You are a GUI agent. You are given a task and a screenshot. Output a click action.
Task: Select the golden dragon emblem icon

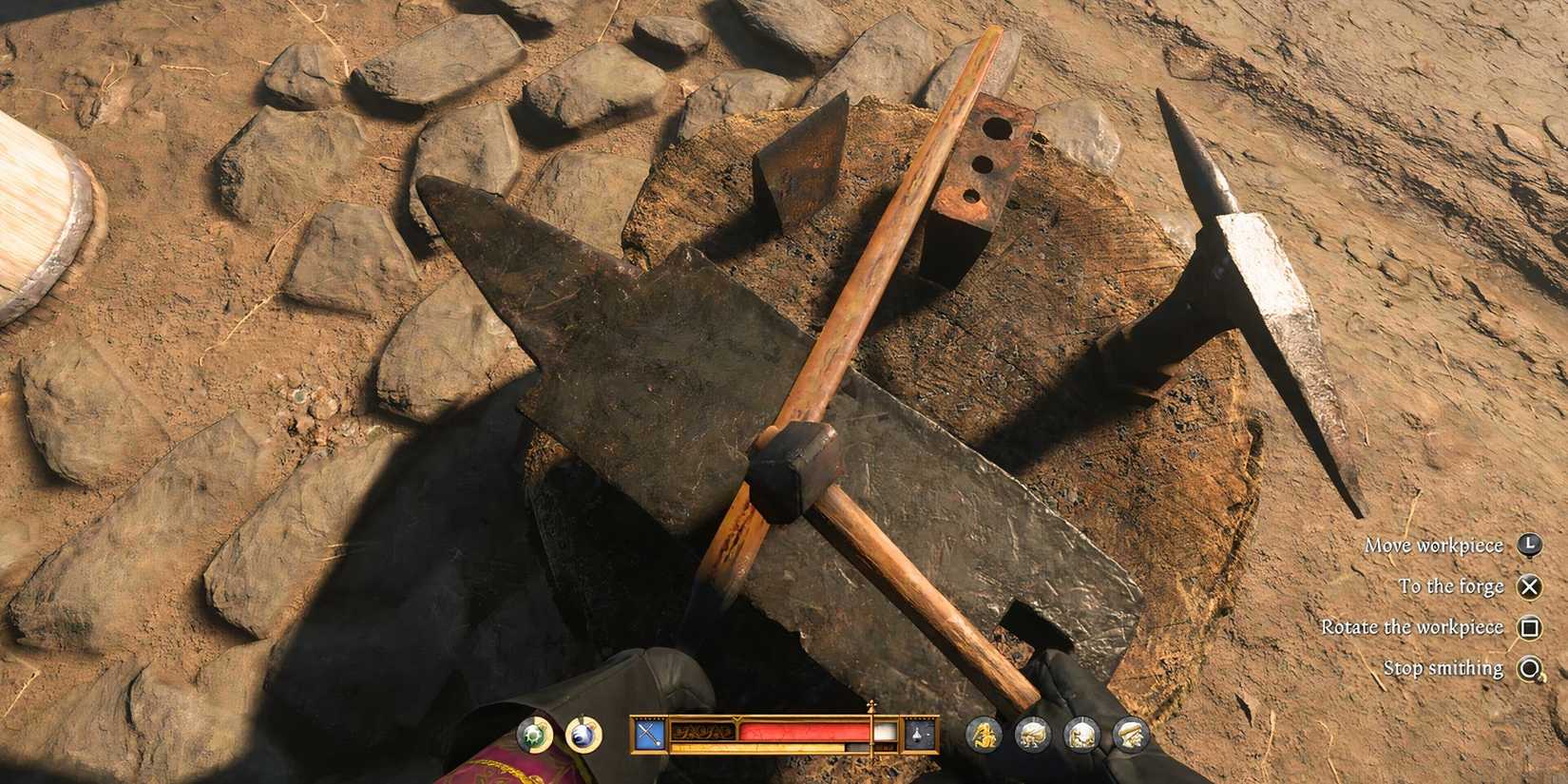(984, 733)
